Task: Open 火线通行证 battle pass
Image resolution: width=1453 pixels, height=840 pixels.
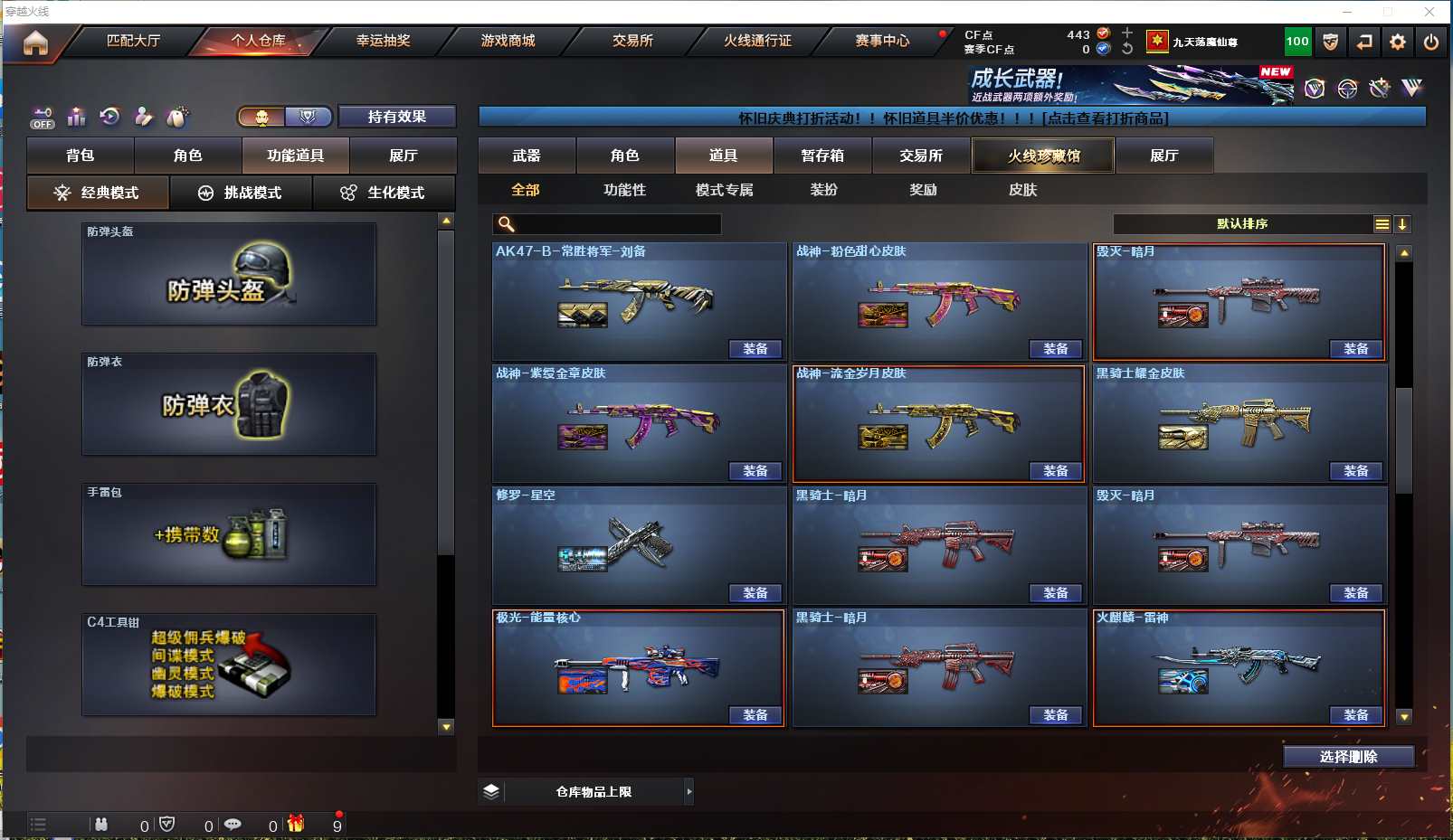Action: click(x=757, y=41)
